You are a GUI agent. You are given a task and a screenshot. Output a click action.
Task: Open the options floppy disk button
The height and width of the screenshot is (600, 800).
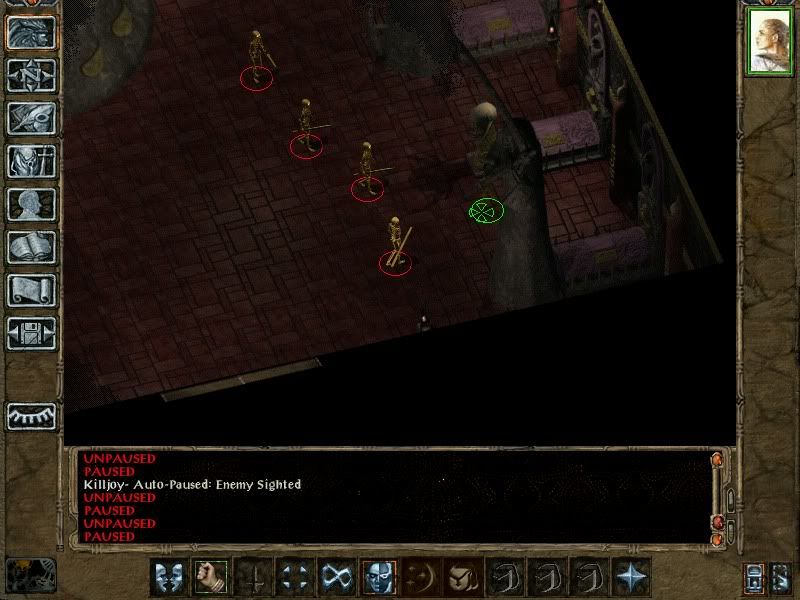tap(31, 333)
